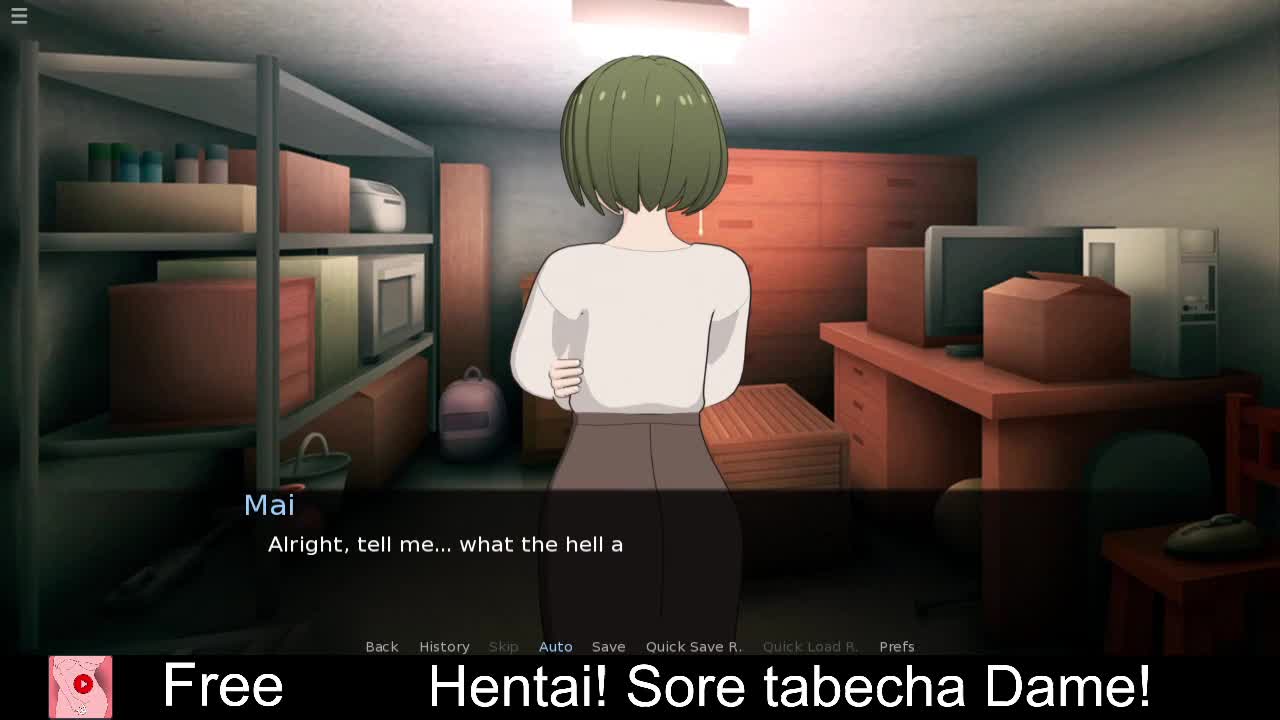This screenshot has height=720, width=1280.
Task: Go Back to previous dialogue line
Action: tap(381, 646)
